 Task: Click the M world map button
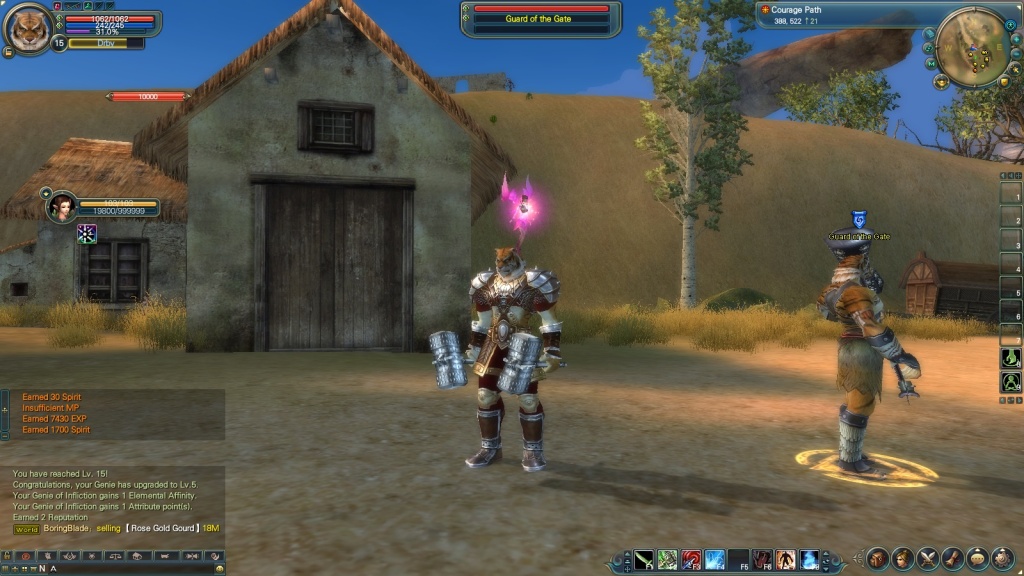[931, 63]
